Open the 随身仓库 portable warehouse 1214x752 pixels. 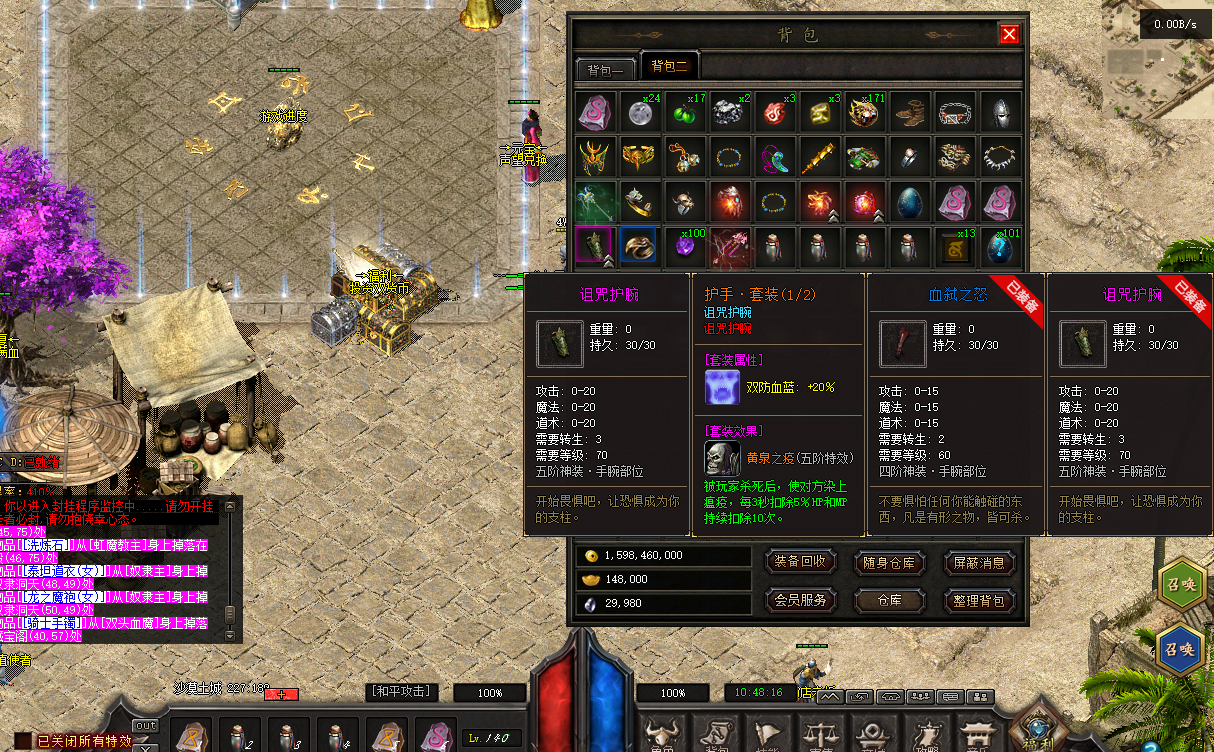(x=889, y=562)
